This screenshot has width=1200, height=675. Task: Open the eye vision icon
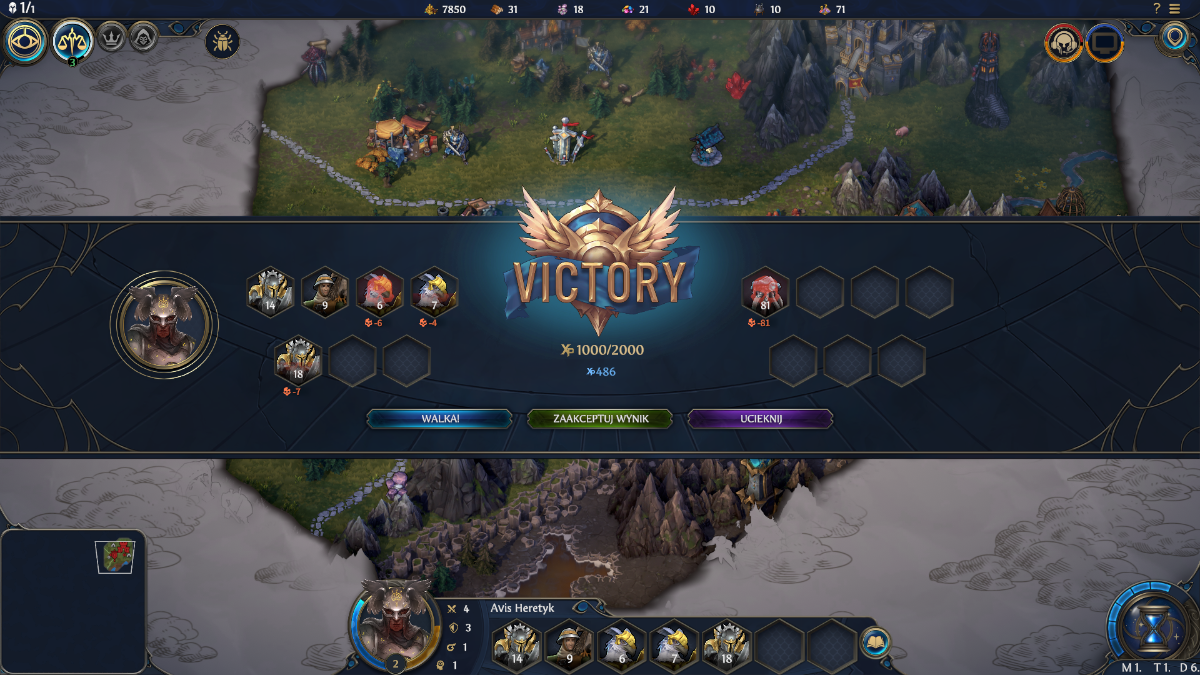point(25,42)
